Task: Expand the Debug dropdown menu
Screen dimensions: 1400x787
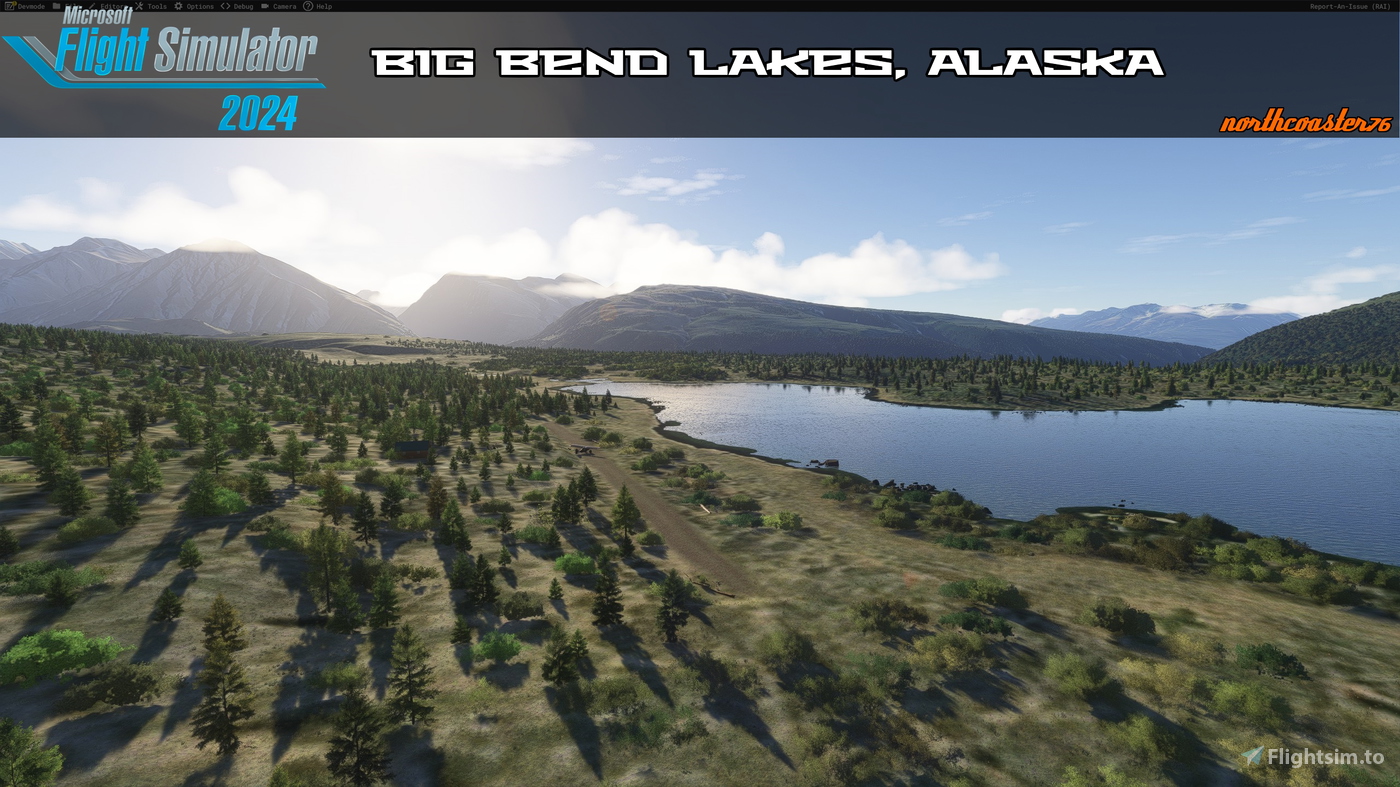Action: click(x=242, y=6)
